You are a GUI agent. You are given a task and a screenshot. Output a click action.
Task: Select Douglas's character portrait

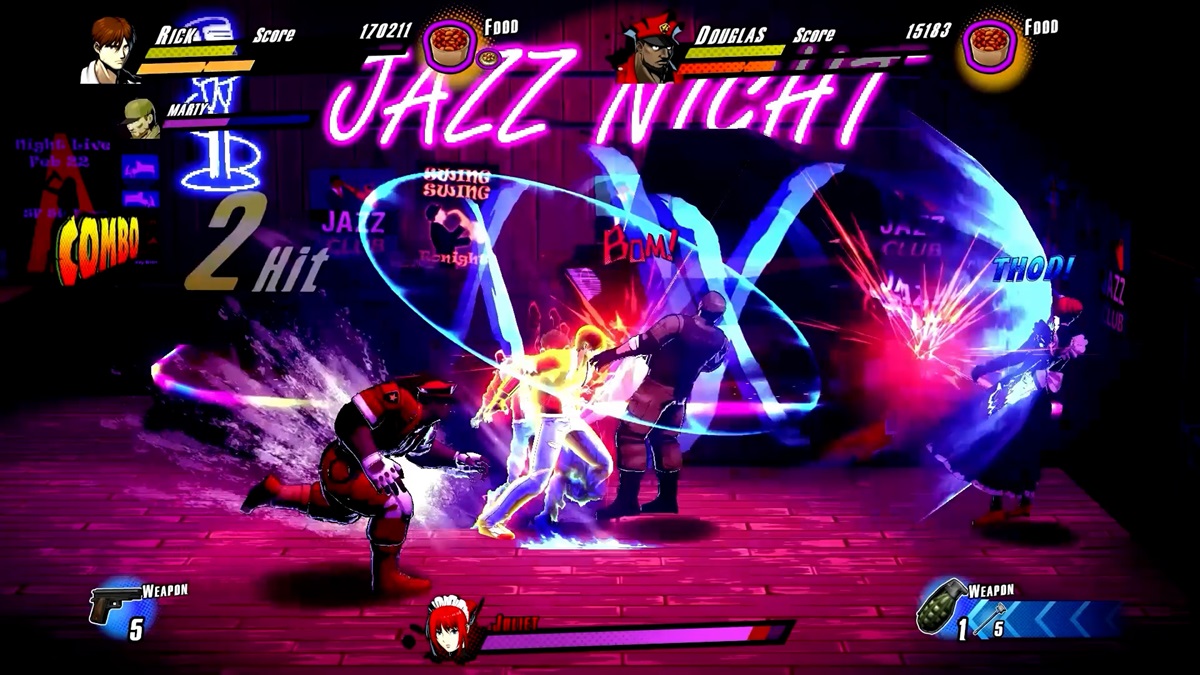click(x=648, y=52)
